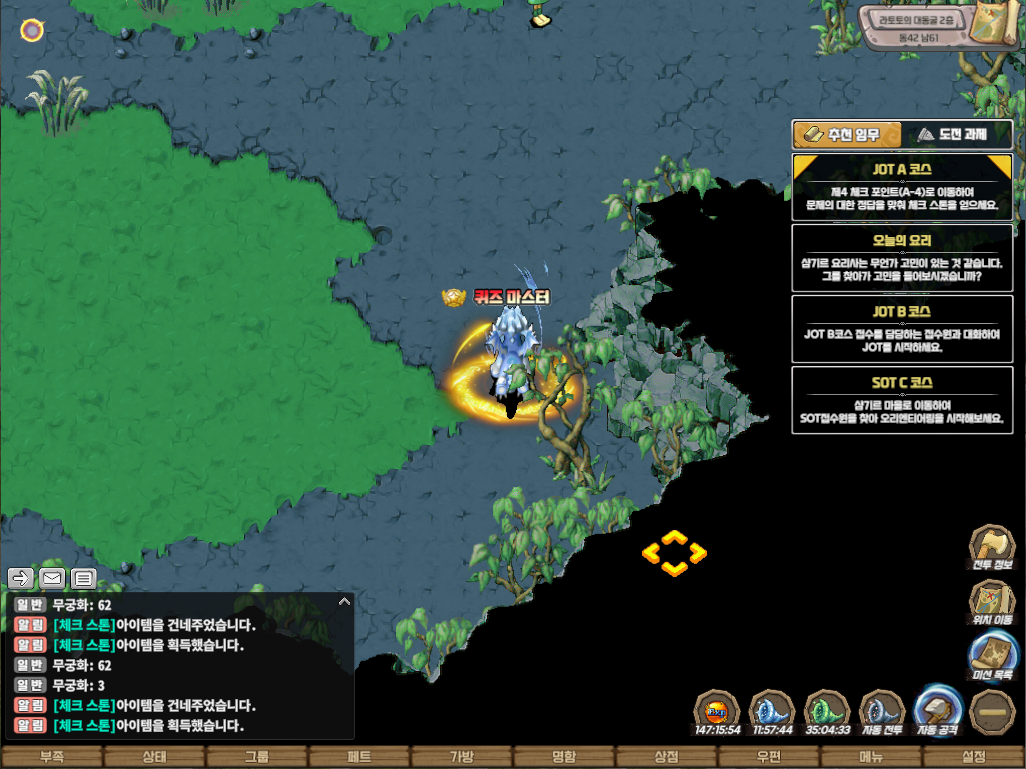Open the 설정 (settings) menu
The height and width of the screenshot is (769, 1026).
[973, 757]
